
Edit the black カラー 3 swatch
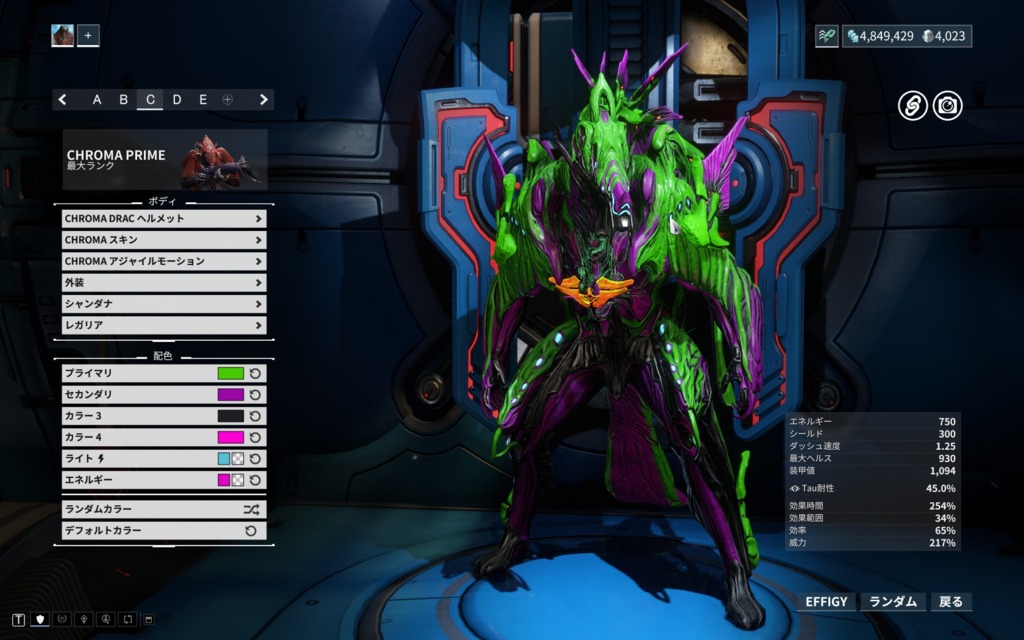tap(231, 416)
